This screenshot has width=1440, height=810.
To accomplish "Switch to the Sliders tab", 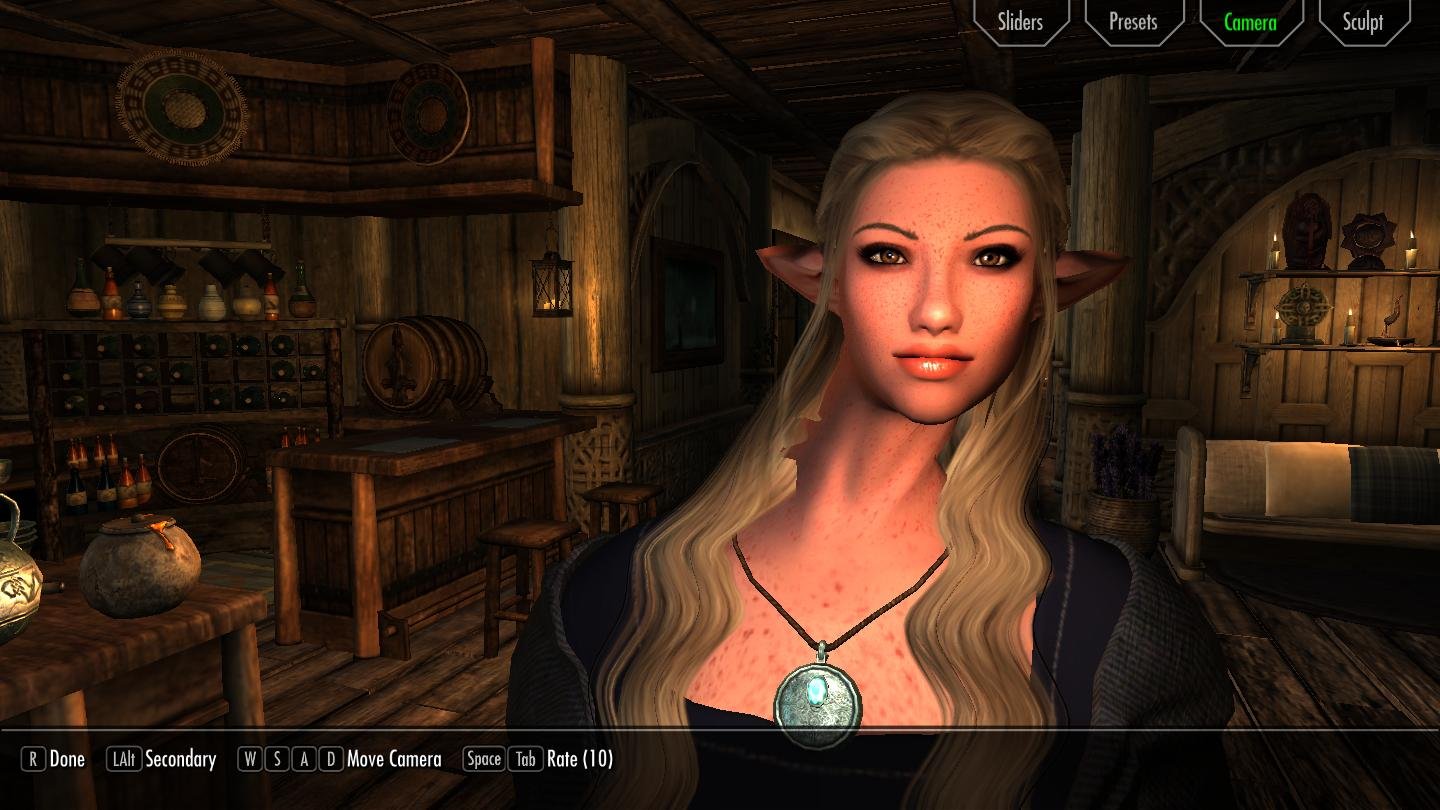I will (x=1019, y=22).
